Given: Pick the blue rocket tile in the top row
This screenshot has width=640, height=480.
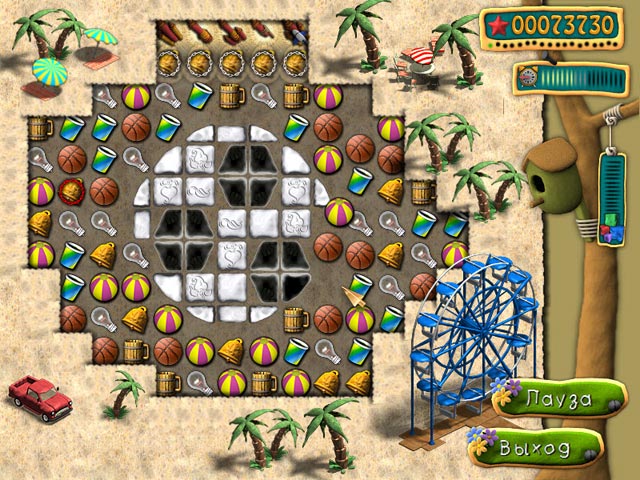Looking at the screenshot, I should tap(297, 34).
